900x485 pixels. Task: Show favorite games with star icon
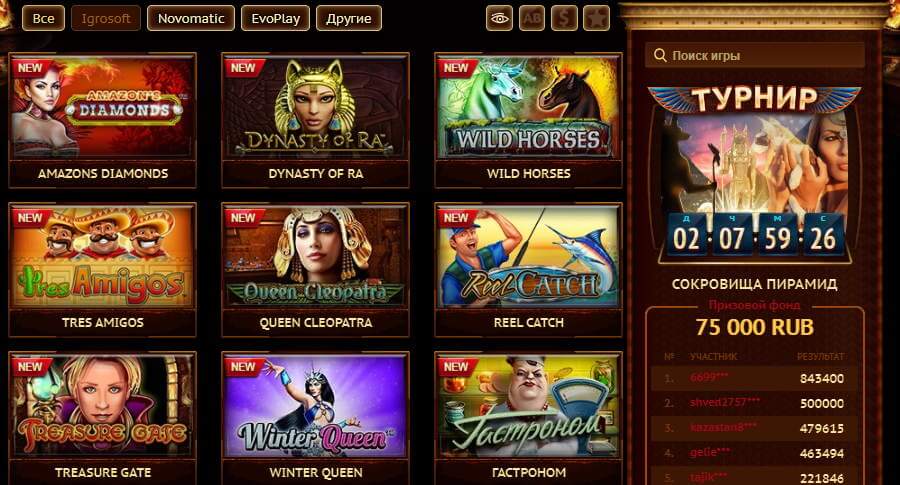[x=596, y=18]
